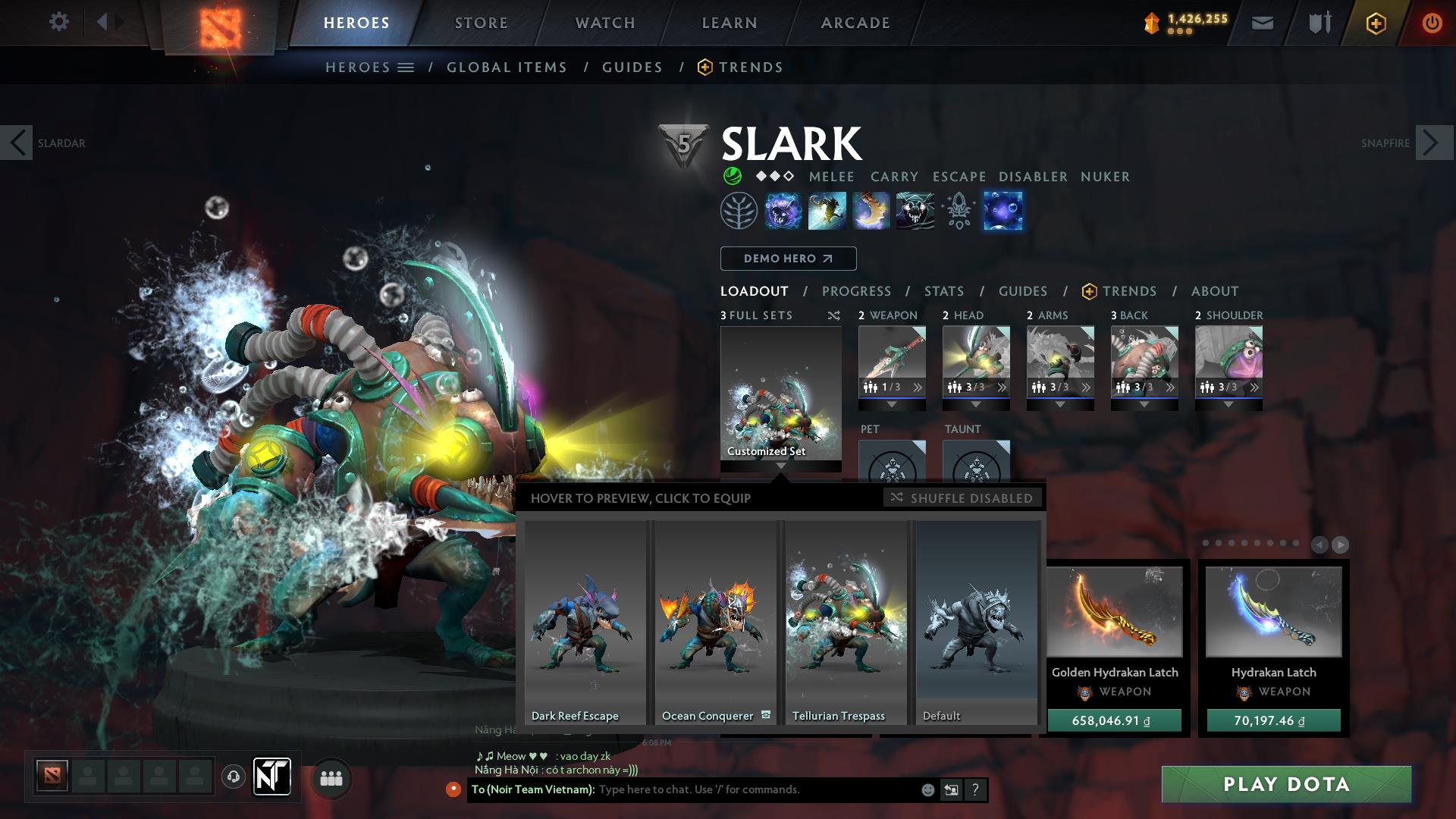The image size is (1456, 819).
Task: Click the Demo Hero button
Action: [787, 259]
